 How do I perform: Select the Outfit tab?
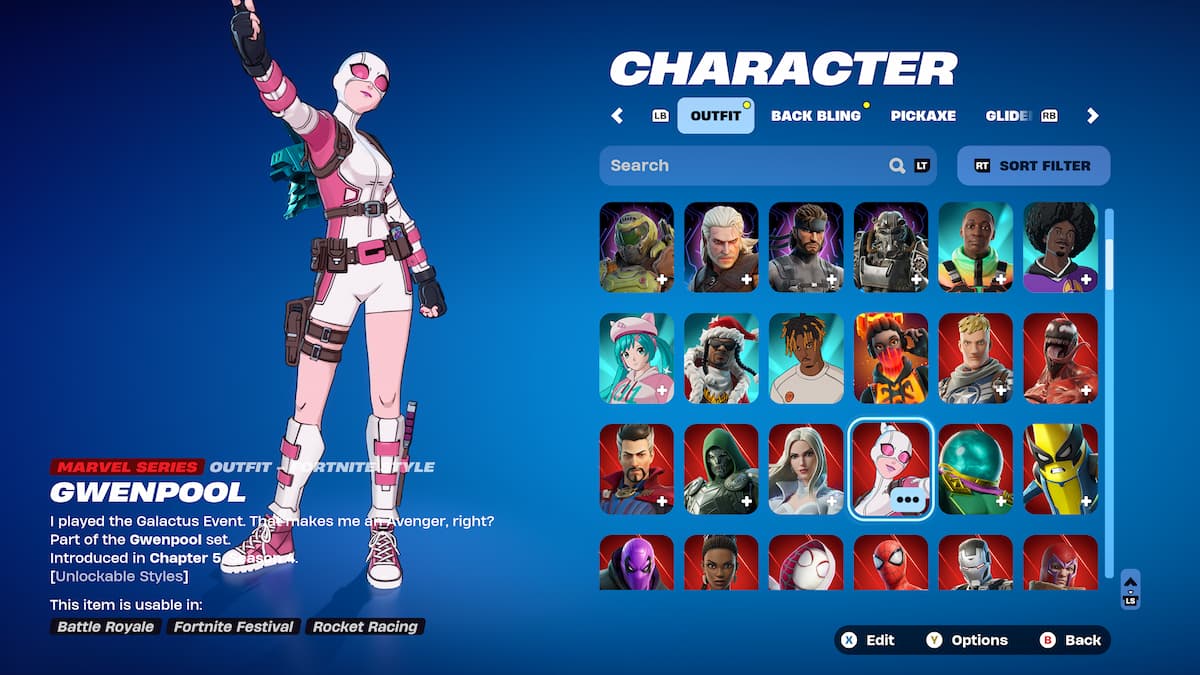pos(716,116)
